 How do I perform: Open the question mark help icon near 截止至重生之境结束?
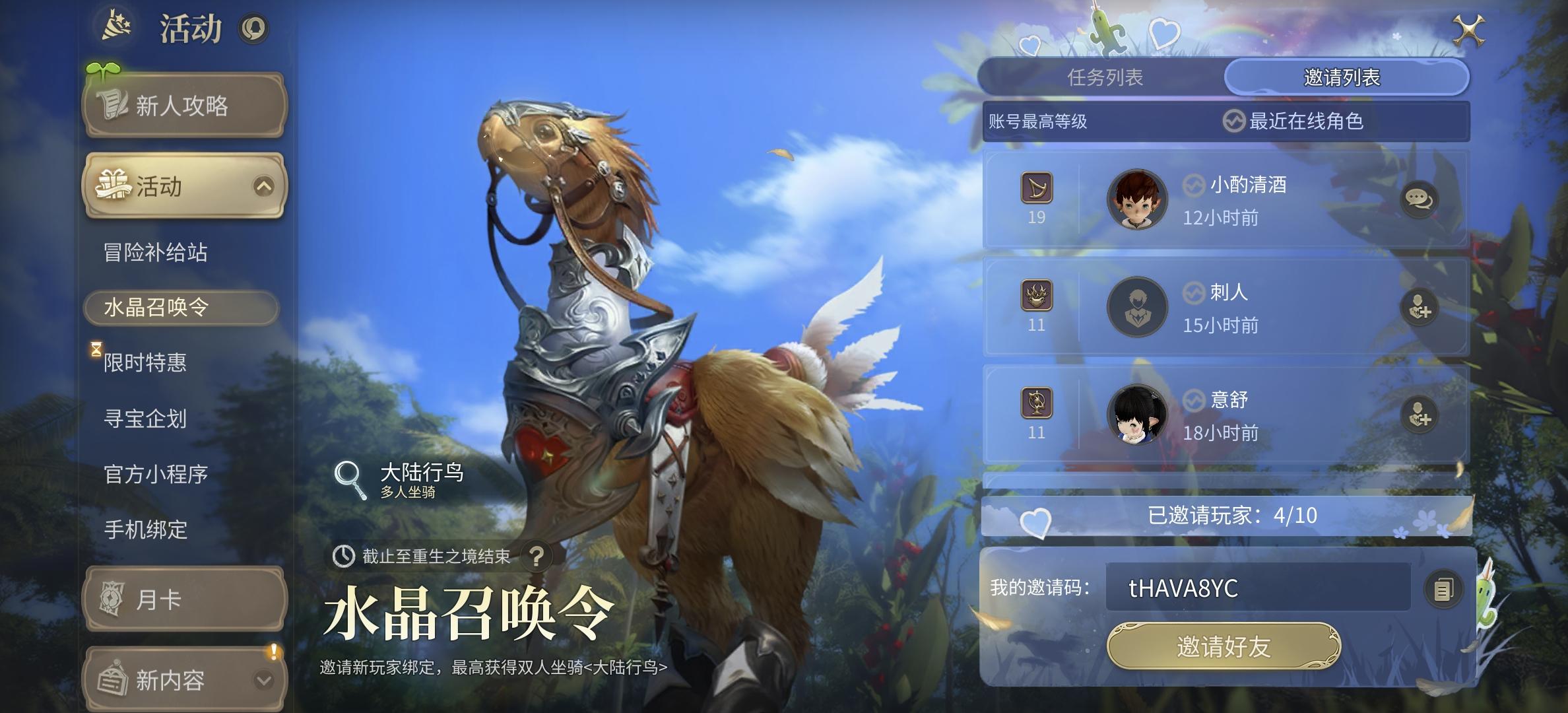537,557
